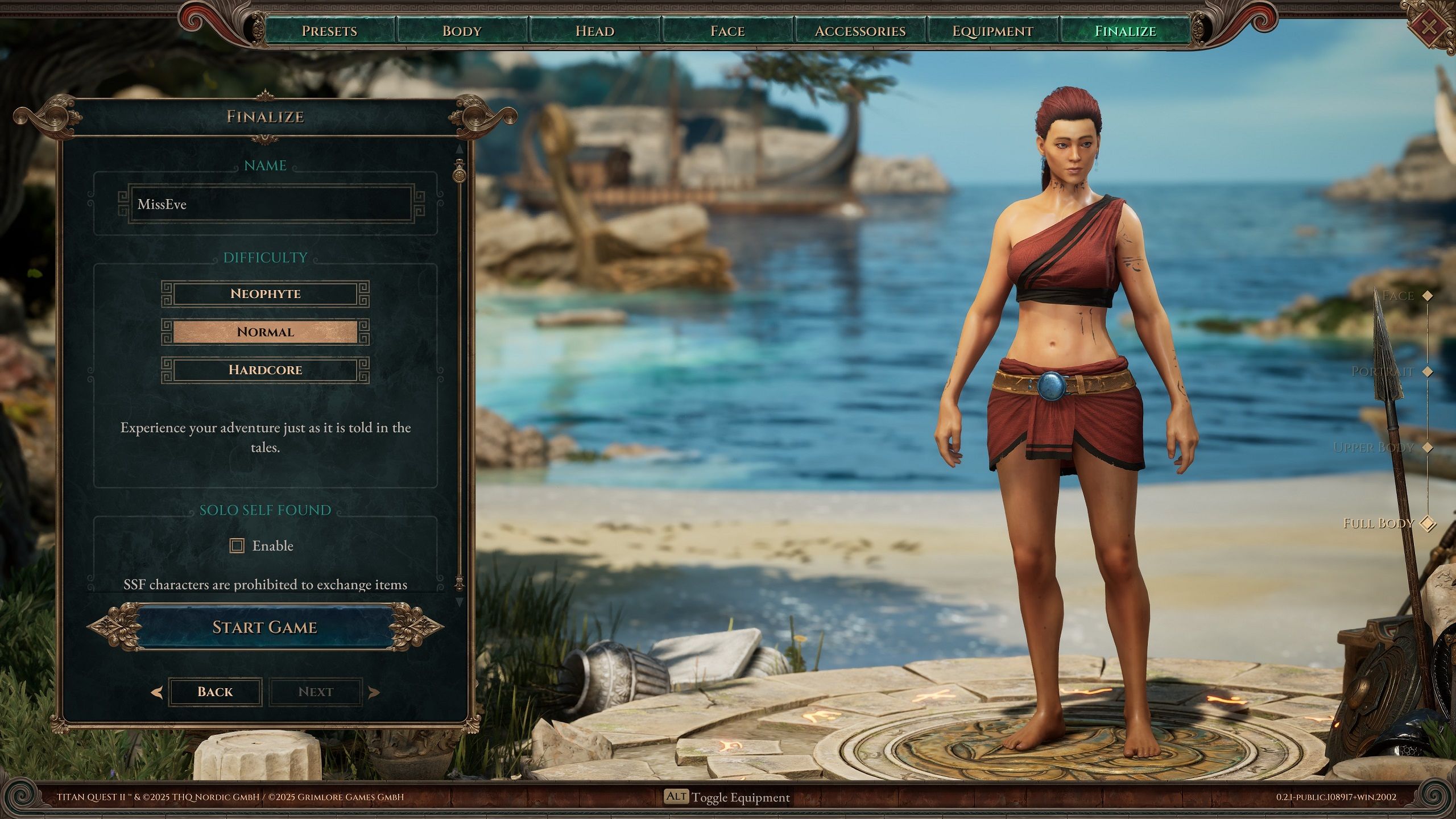Click the Finalize tab
This screenshot has width=1456, height=819.
[x=1125, y=31]
